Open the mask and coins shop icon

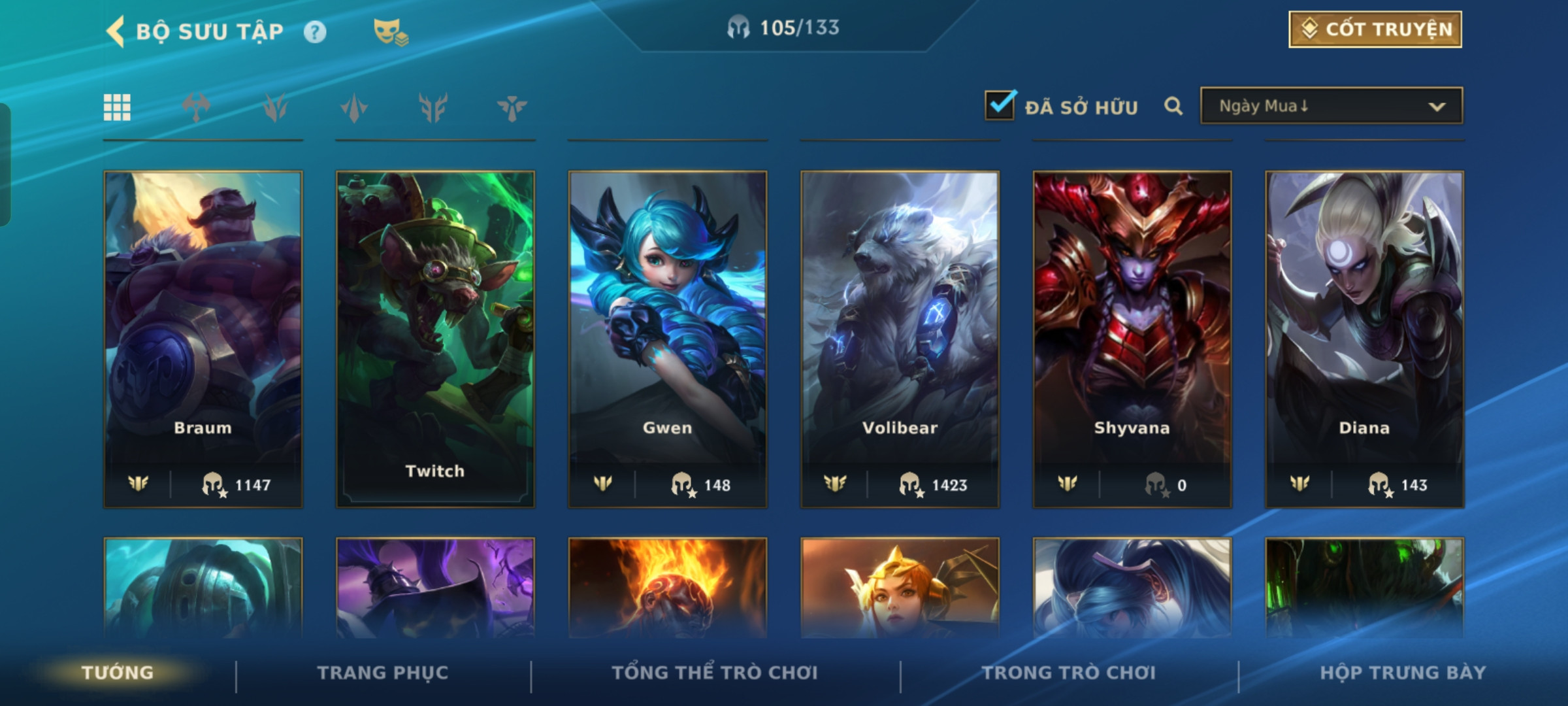[390, 32]
